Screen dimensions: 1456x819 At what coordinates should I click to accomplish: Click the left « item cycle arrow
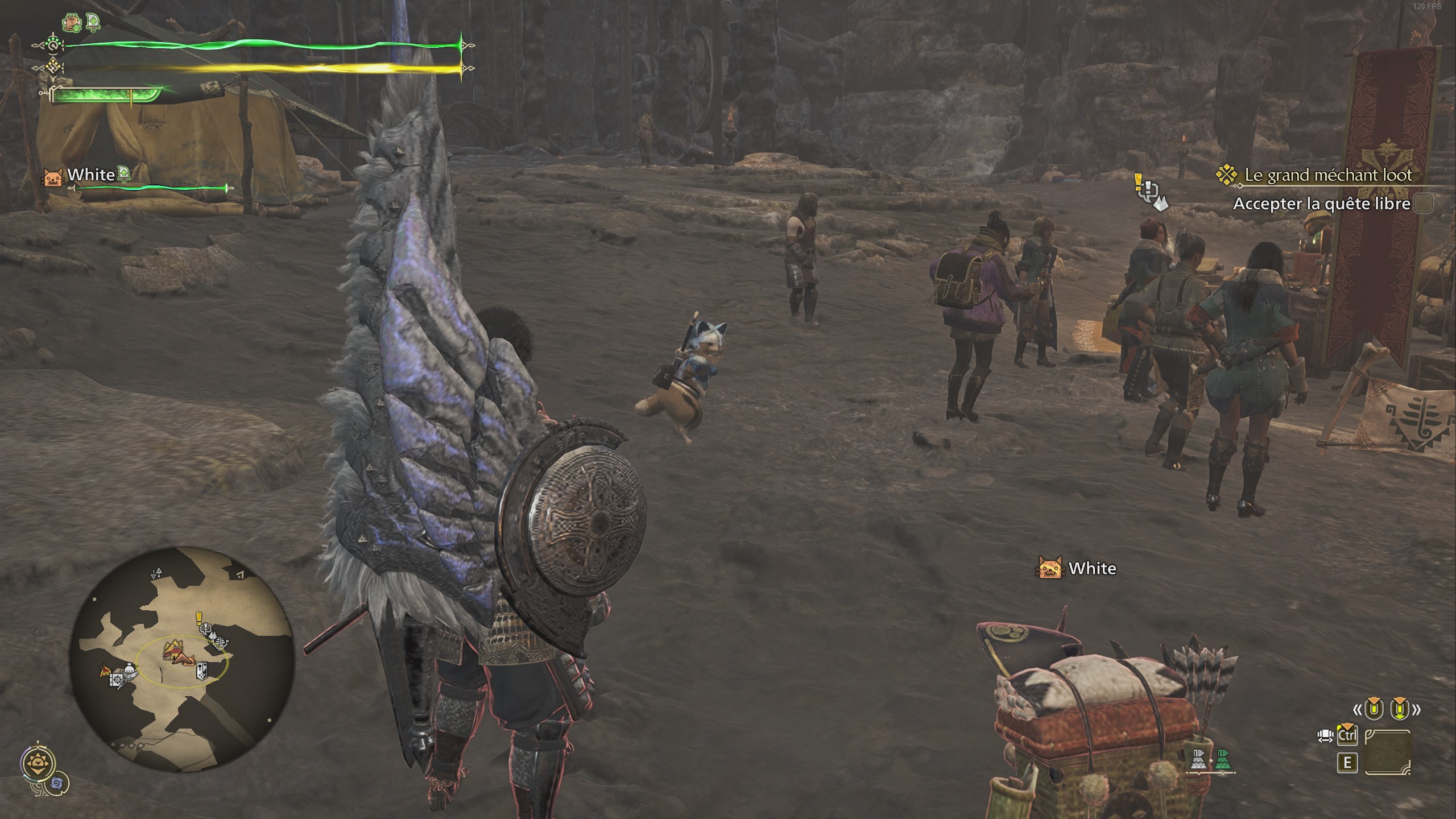point(1358,710)
